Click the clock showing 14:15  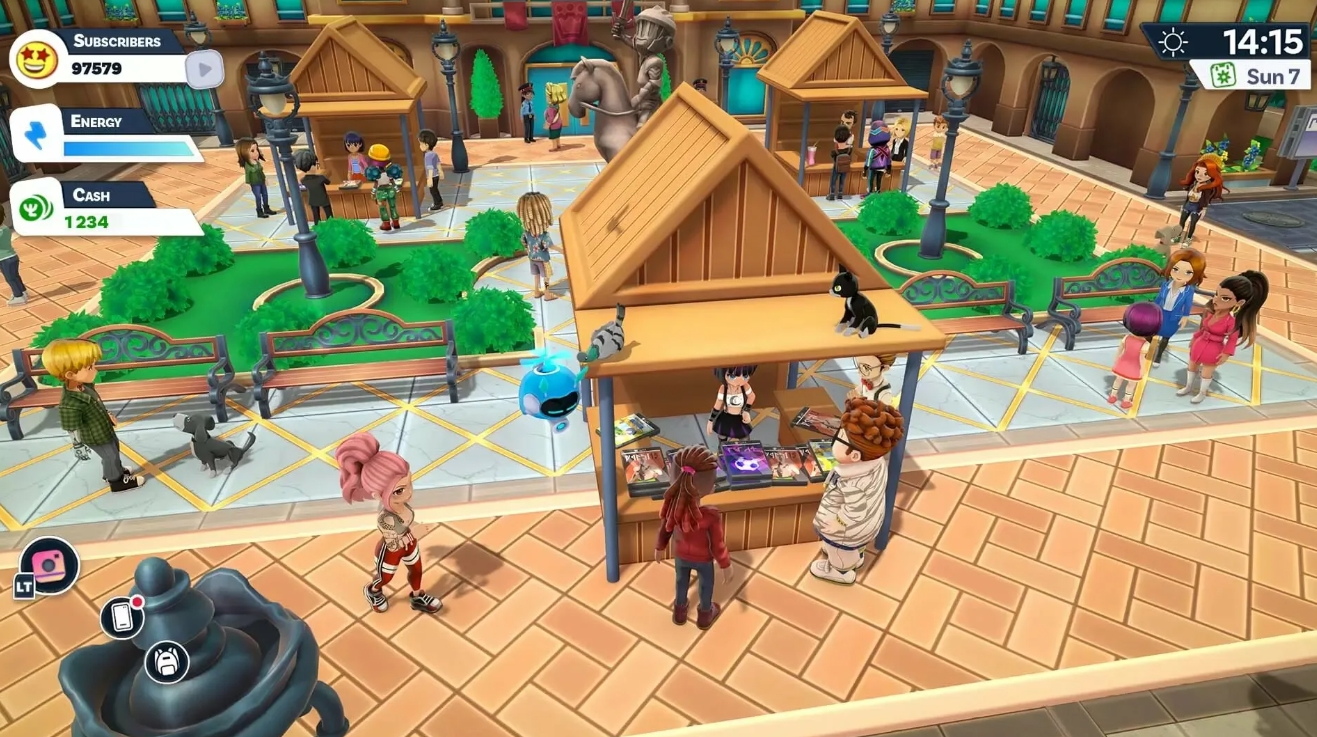1263,41
